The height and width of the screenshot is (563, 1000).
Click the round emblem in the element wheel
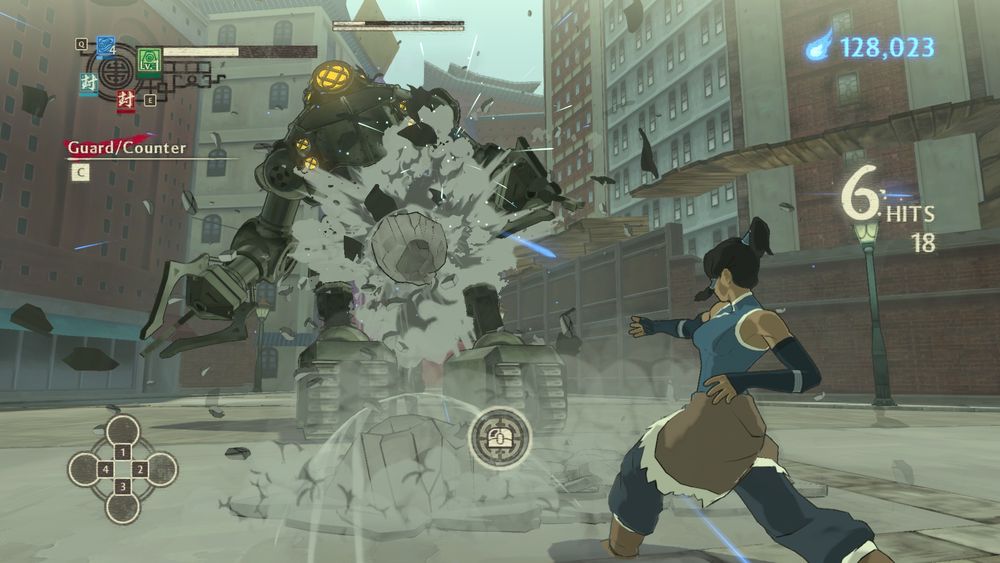point(117,71)
